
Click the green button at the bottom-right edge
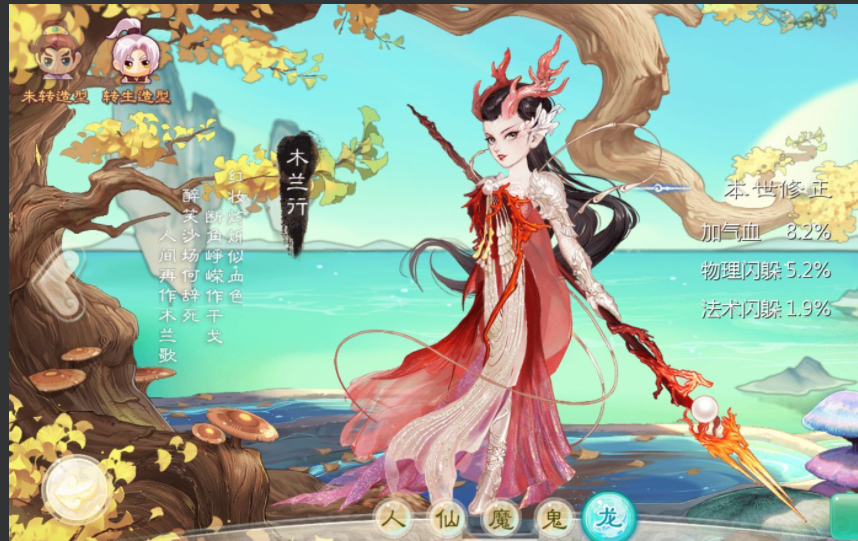tap(843, 514)
